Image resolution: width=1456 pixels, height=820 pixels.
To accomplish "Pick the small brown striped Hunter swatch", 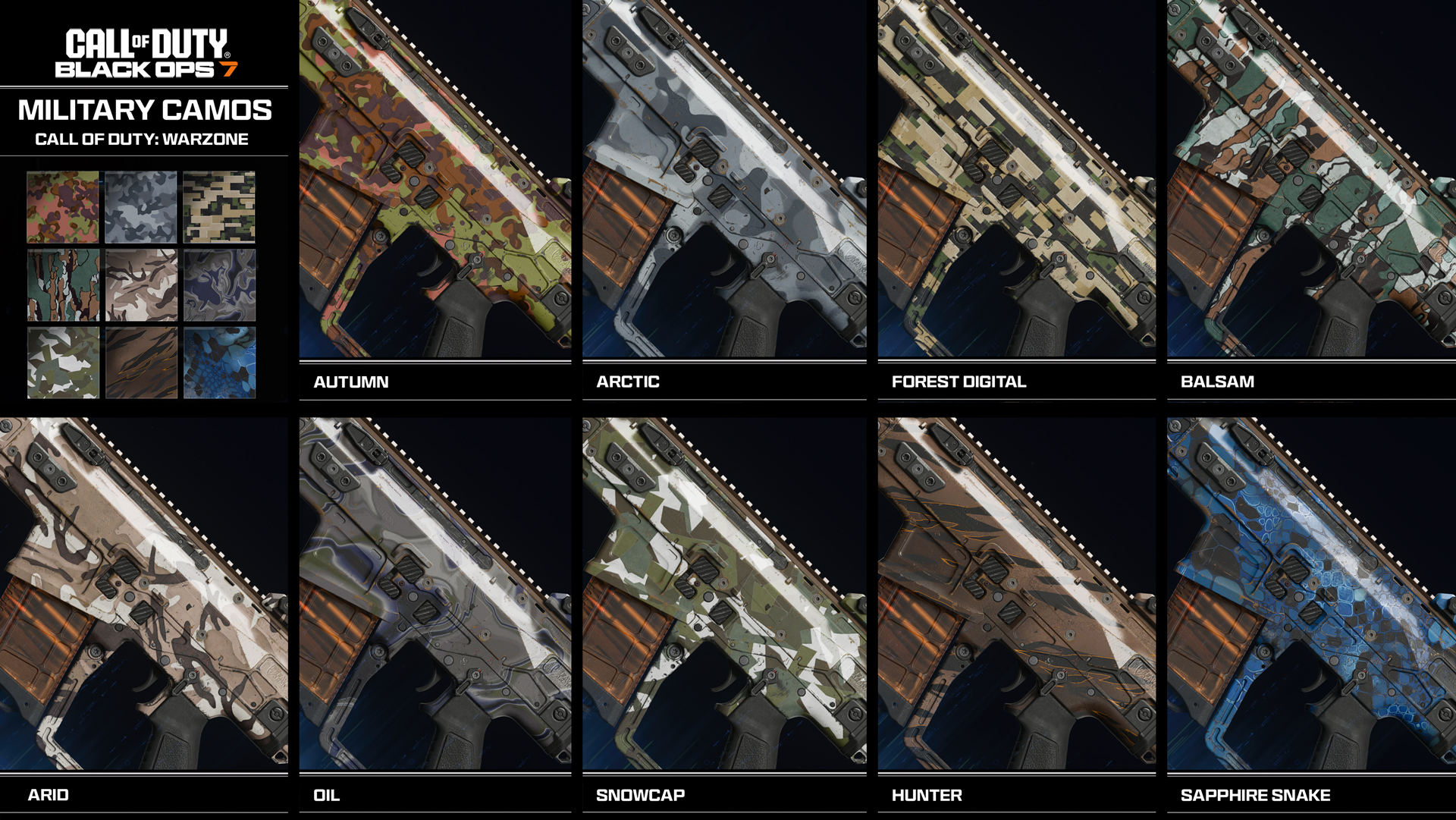I will [141, 363].
